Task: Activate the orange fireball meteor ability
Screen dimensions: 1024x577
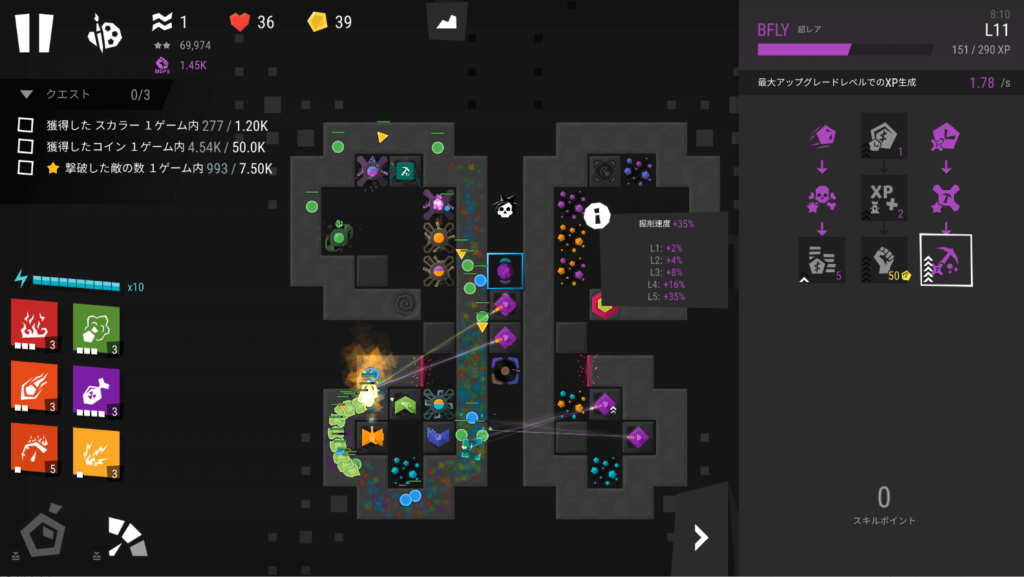Action: coord(33,385)
